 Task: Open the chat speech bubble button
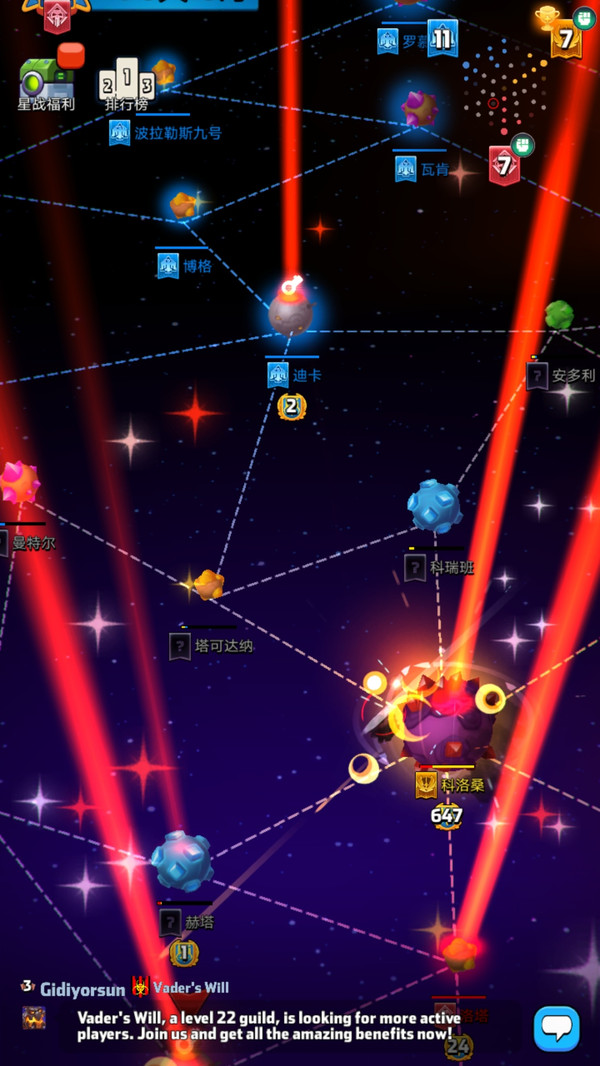556,1027
